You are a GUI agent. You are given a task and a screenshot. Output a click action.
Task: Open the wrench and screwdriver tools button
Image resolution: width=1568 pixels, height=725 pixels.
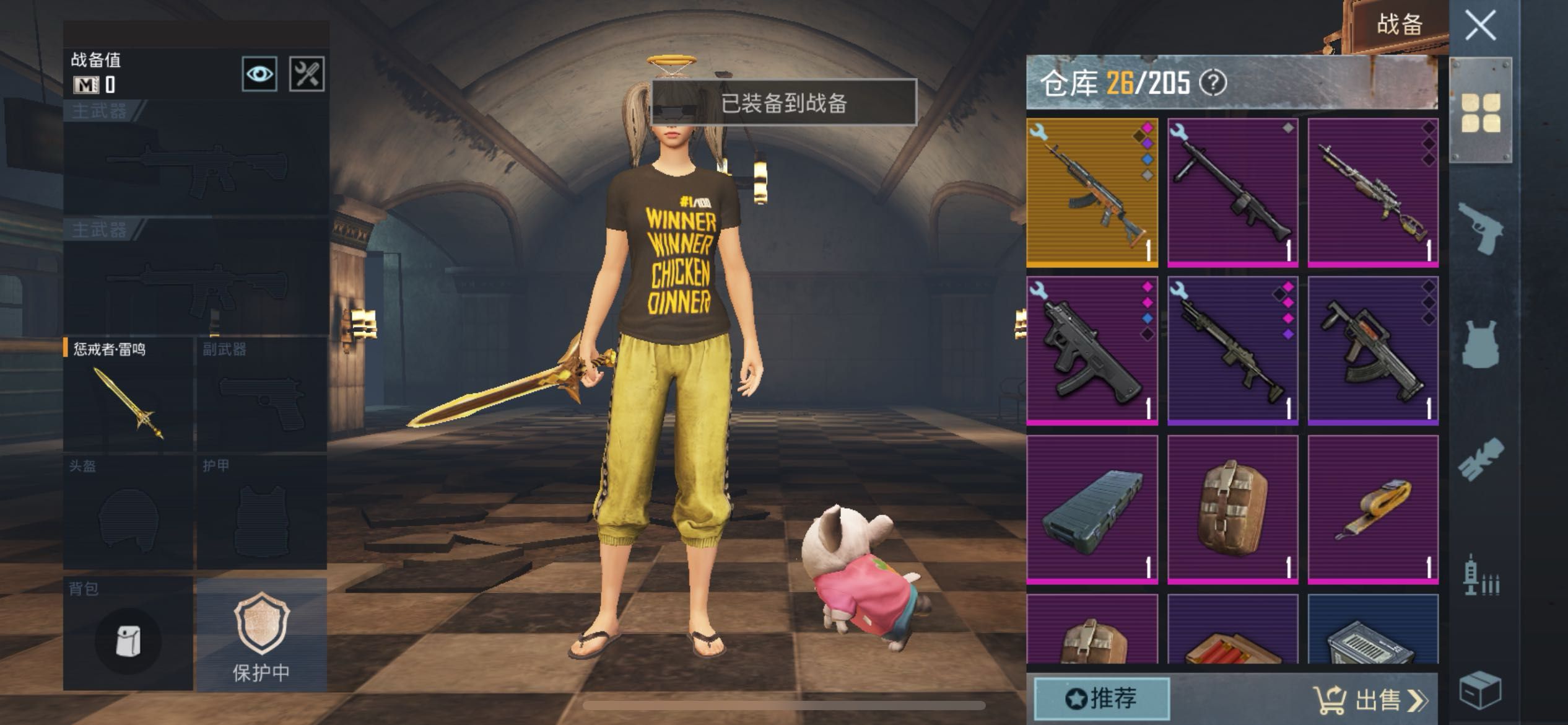[307, 74]
